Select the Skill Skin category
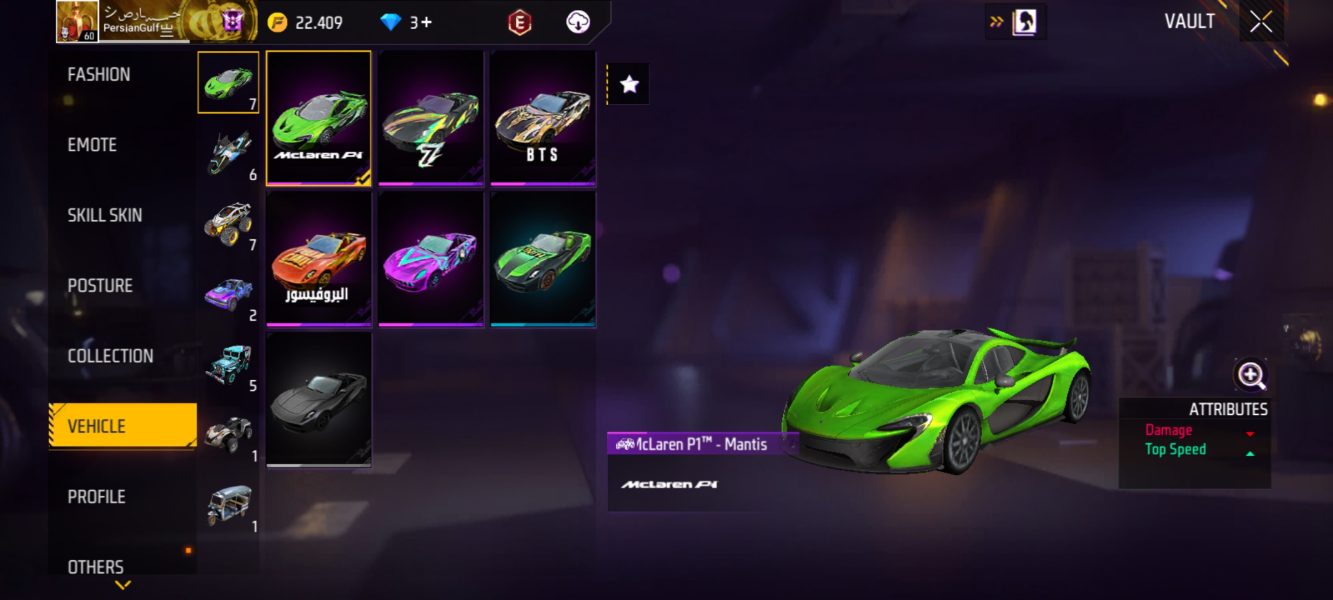 click(104, 215)
